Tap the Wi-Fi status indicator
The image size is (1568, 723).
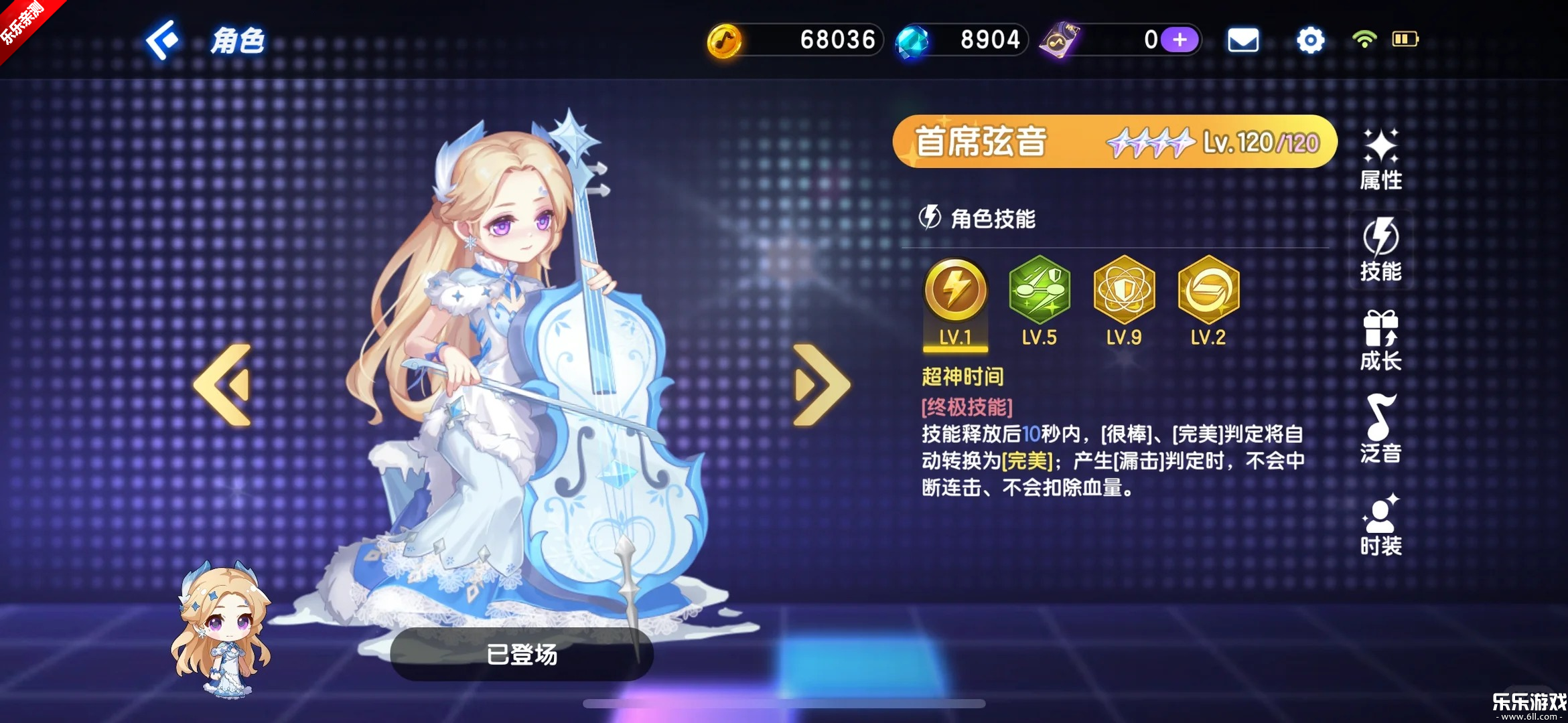pyautogui.click(x=1364, y=39)
